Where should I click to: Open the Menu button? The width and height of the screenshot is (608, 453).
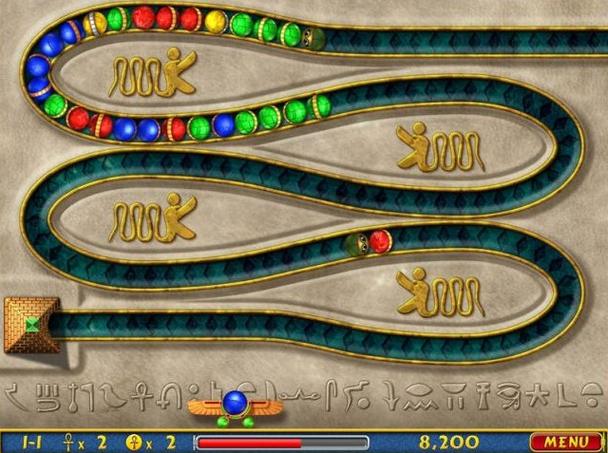(x=566, y=441)
